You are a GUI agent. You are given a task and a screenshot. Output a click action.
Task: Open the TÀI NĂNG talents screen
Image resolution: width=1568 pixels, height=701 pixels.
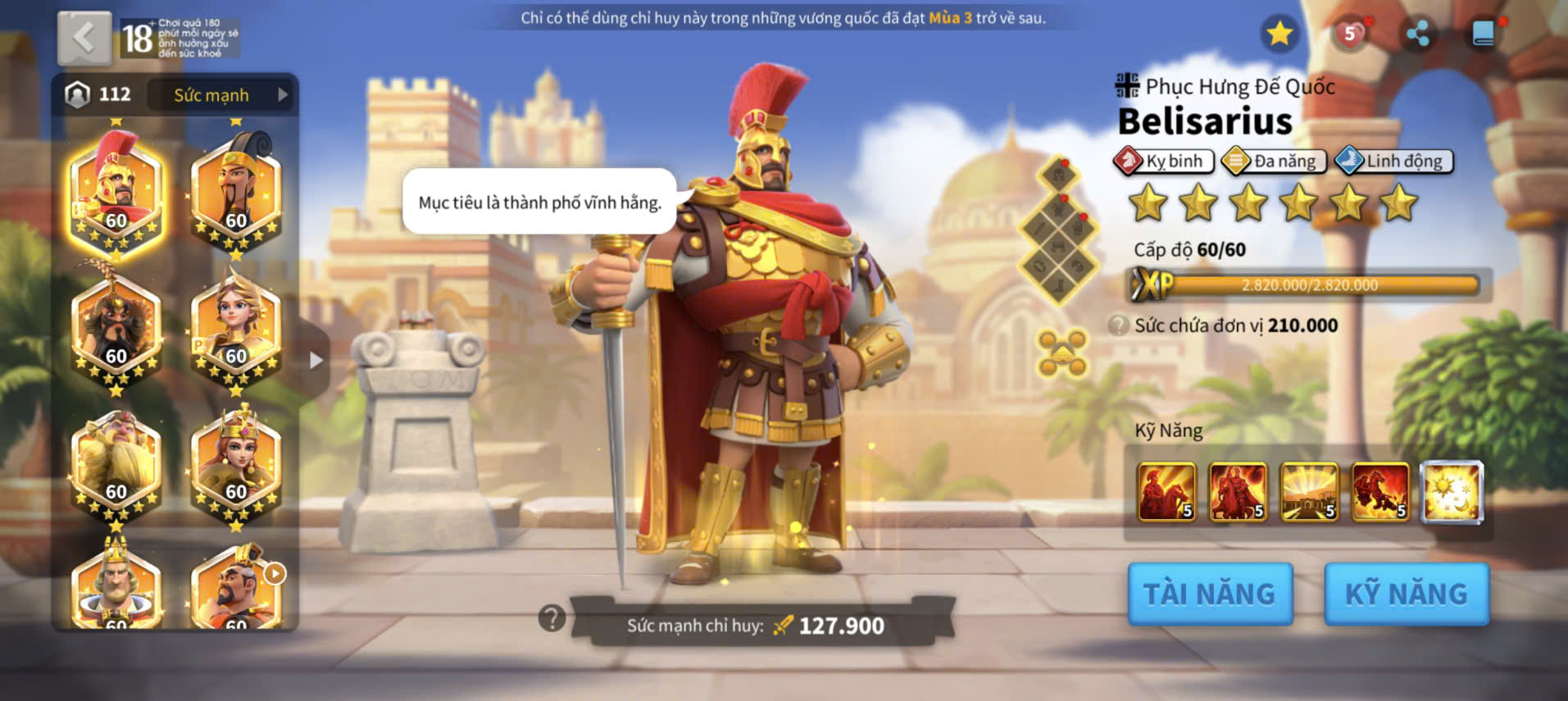point(1210,594)
